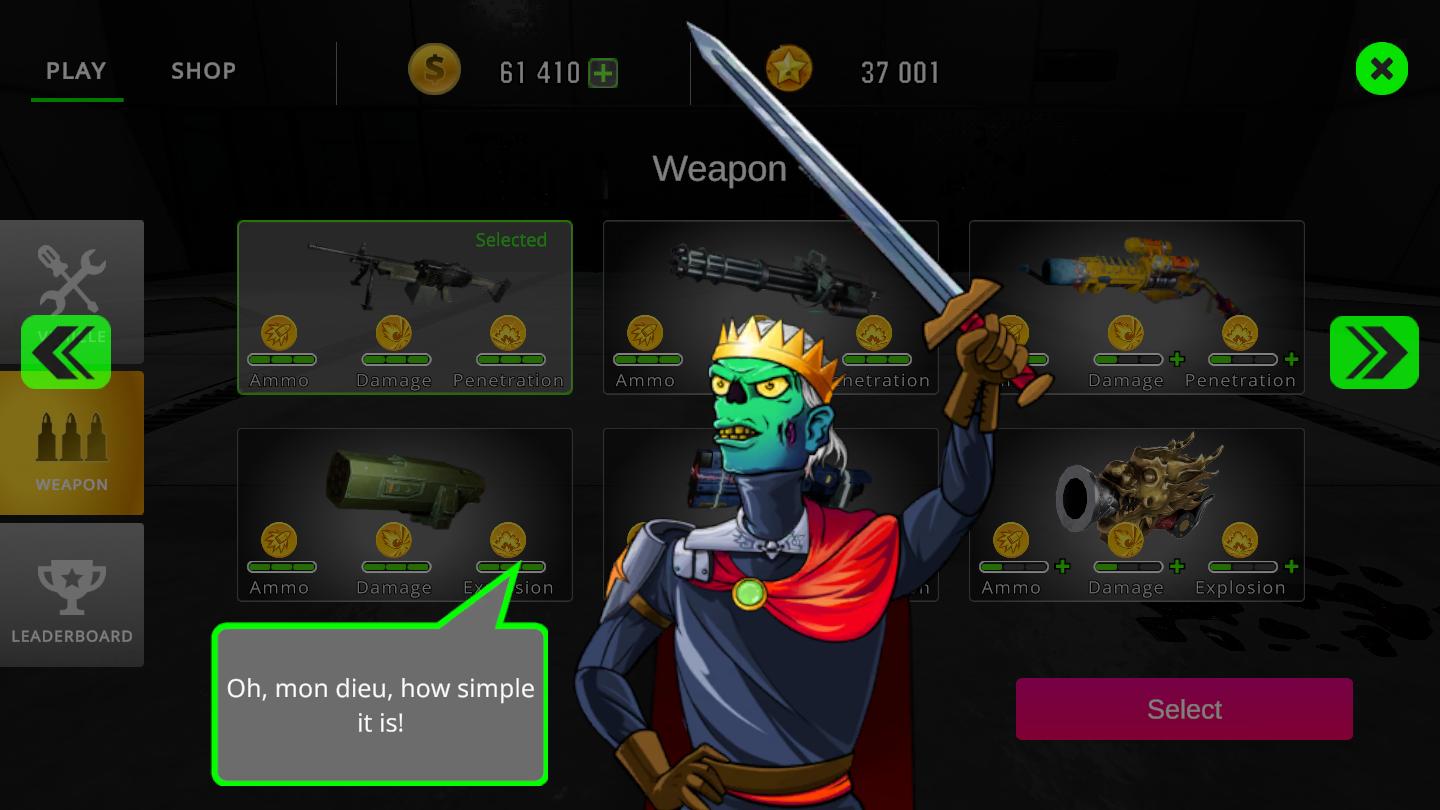Dismiss the zombie king's speech bubble
Viewport: 1440px width, 810px height.
click(x=380, y=705)
